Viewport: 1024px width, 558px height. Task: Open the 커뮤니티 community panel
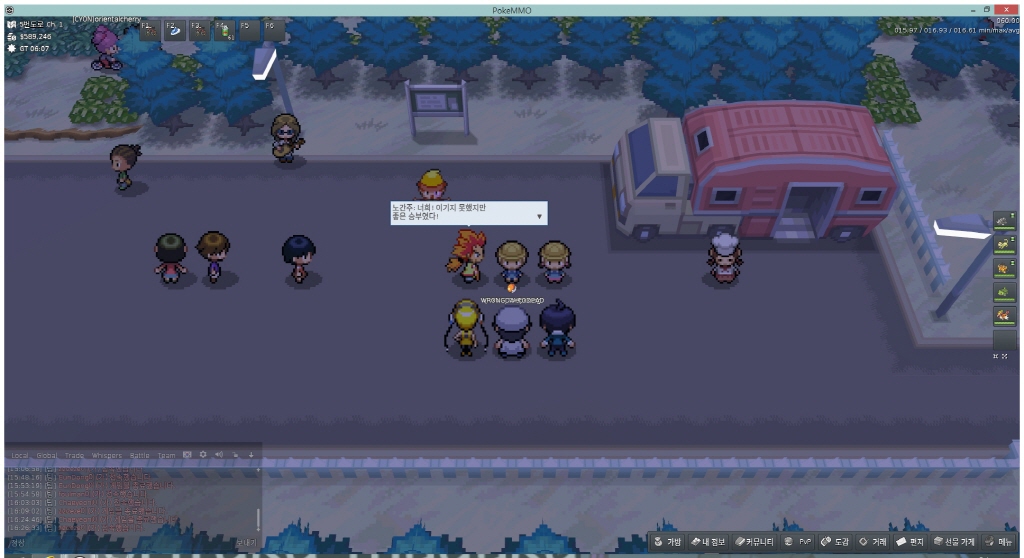755,542
